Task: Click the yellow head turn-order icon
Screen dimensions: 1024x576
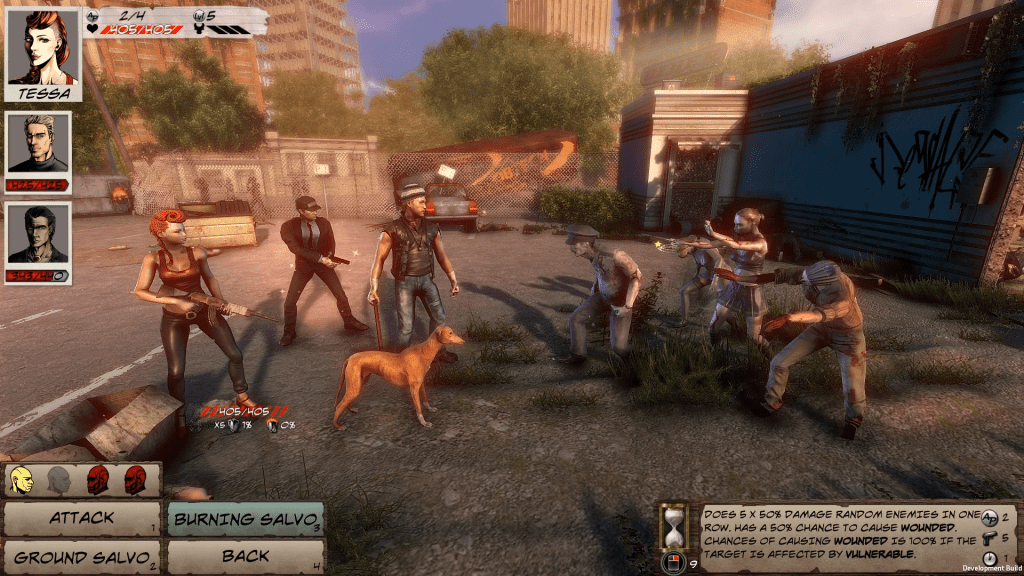Action: [22, 481]
